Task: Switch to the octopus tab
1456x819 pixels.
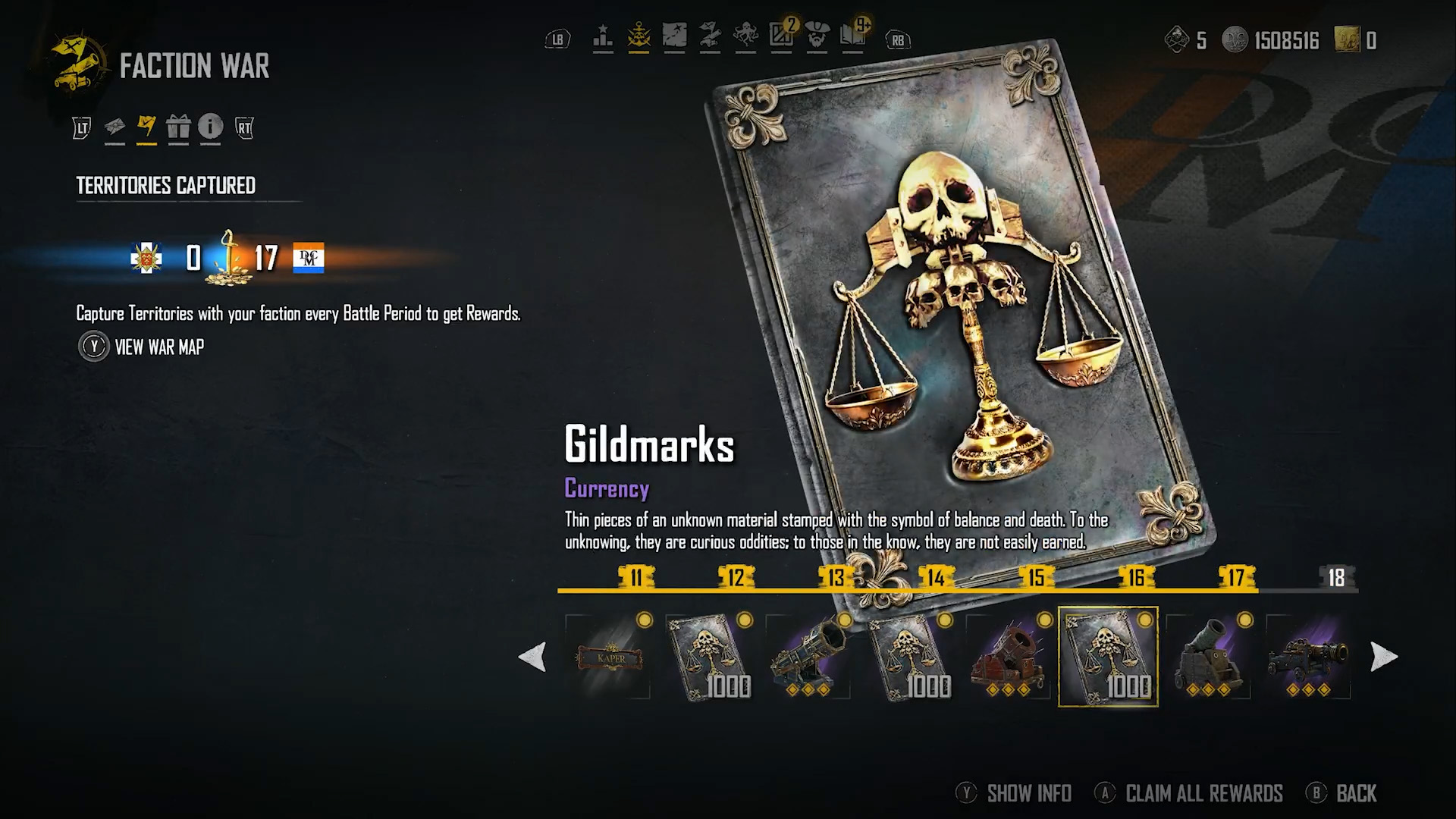Action: point(745,37)
